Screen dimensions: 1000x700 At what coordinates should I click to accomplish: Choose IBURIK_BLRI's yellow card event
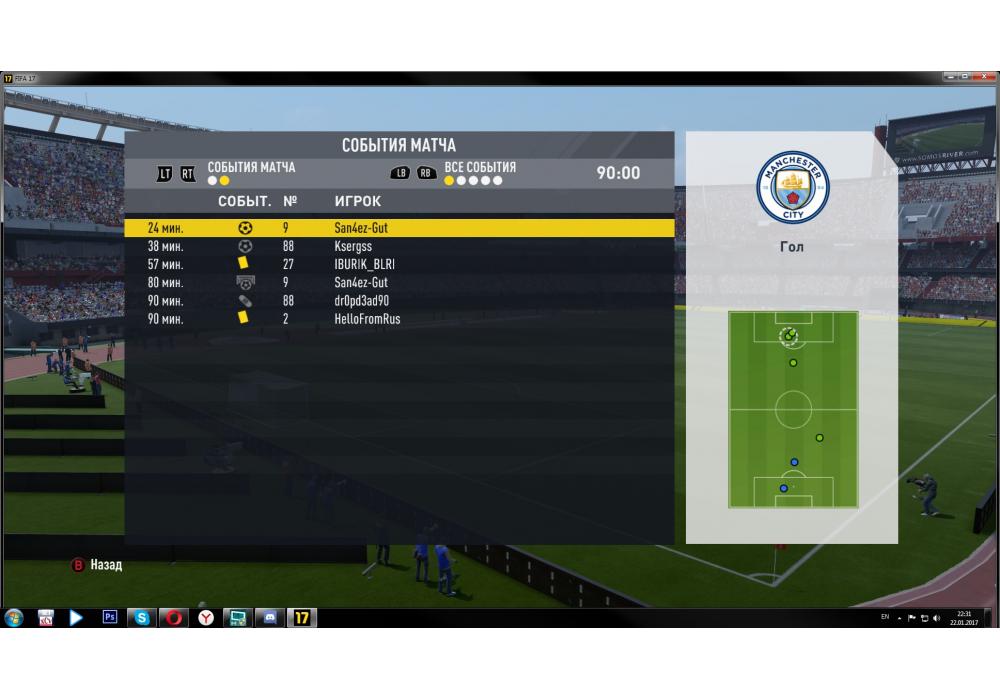coord(398,264)
